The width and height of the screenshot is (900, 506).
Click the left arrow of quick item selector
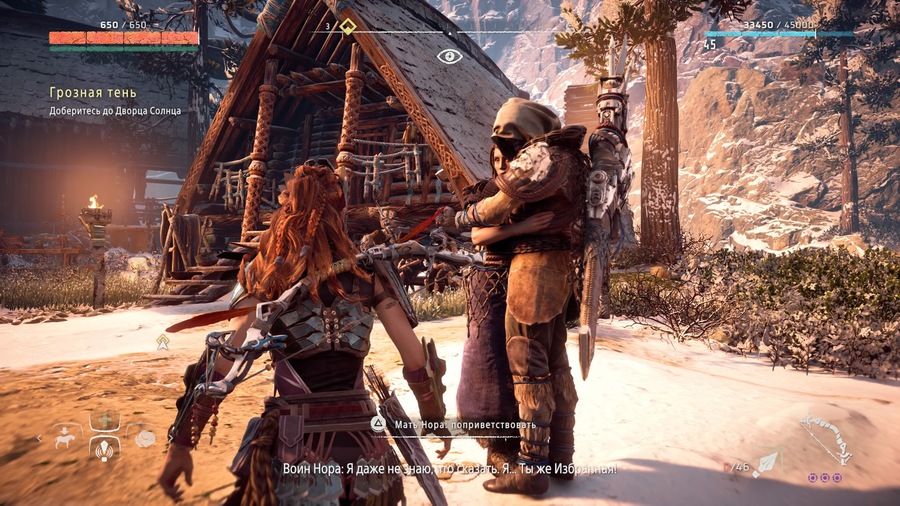41,438
